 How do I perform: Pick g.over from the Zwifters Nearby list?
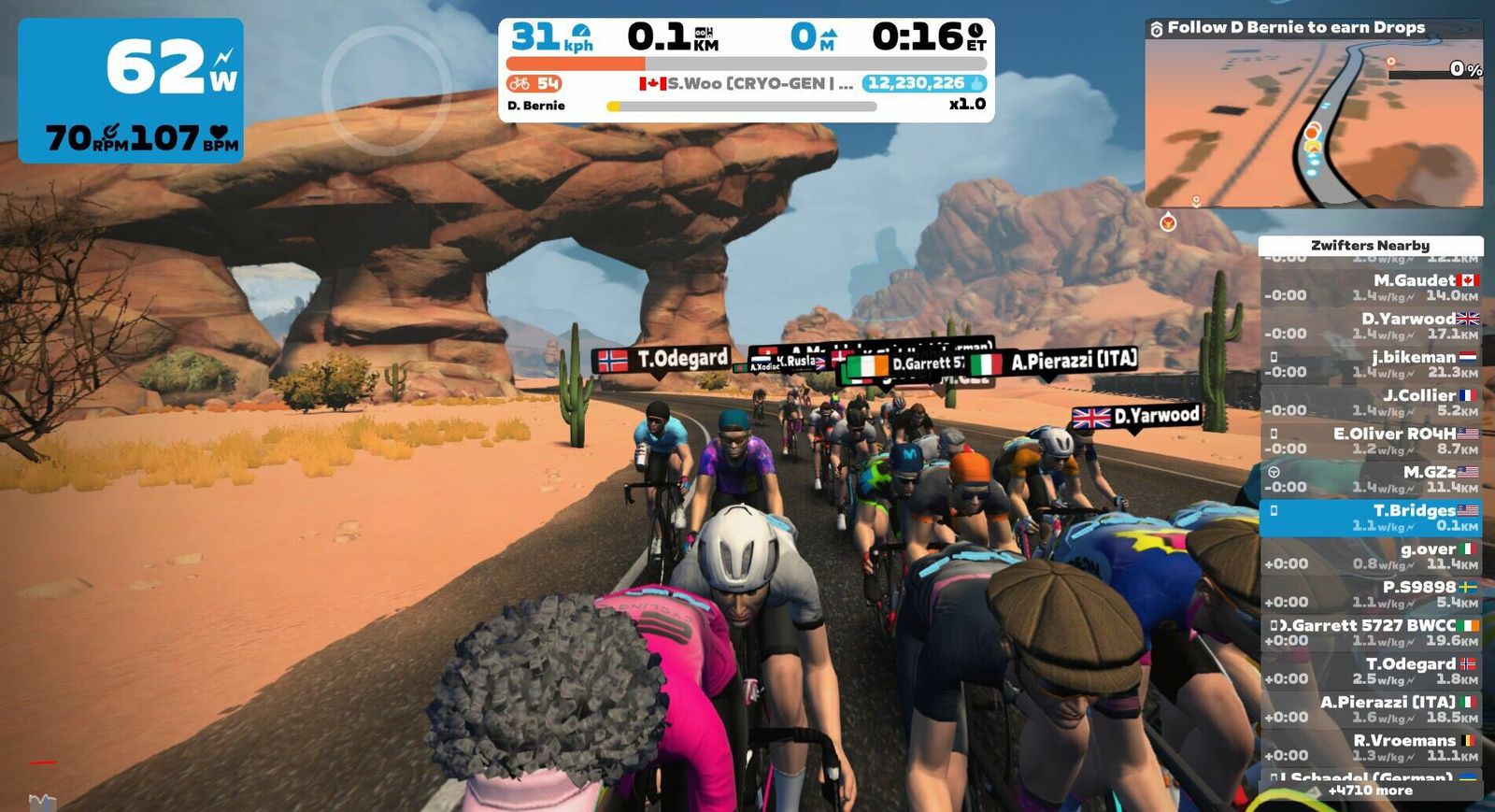(1371, 556)
